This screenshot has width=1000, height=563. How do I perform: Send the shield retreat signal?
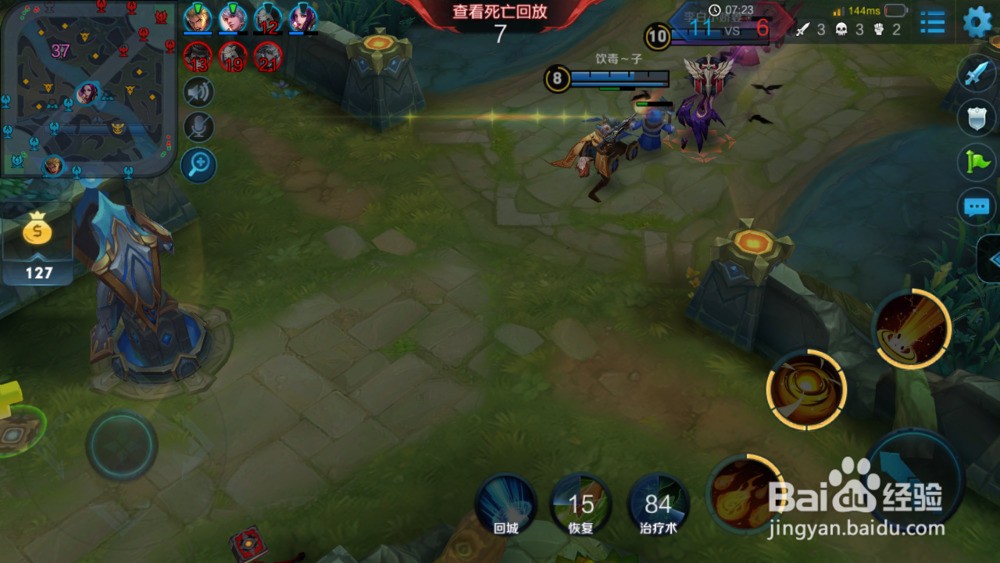tap(976, 117)
